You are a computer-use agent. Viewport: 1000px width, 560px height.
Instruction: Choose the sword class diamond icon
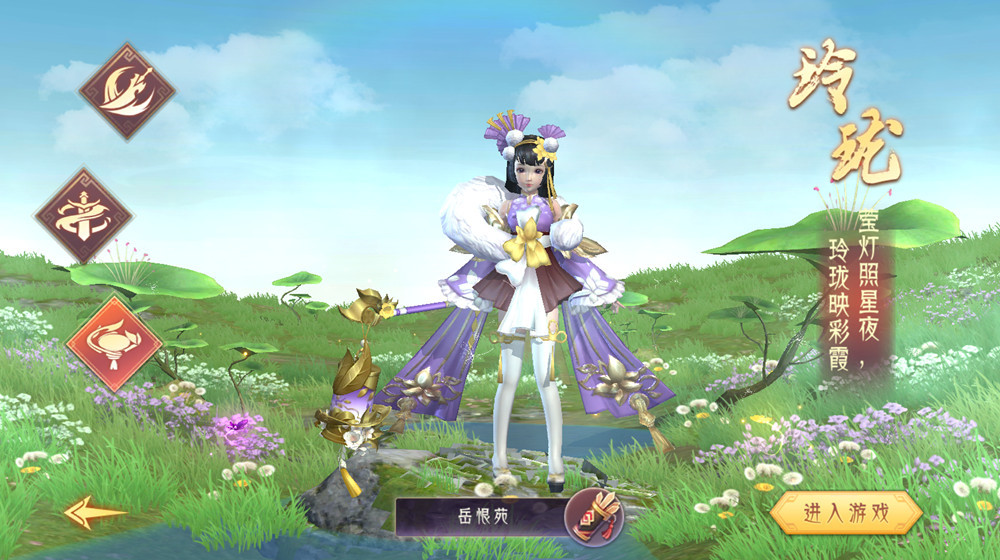pos(84,216)
